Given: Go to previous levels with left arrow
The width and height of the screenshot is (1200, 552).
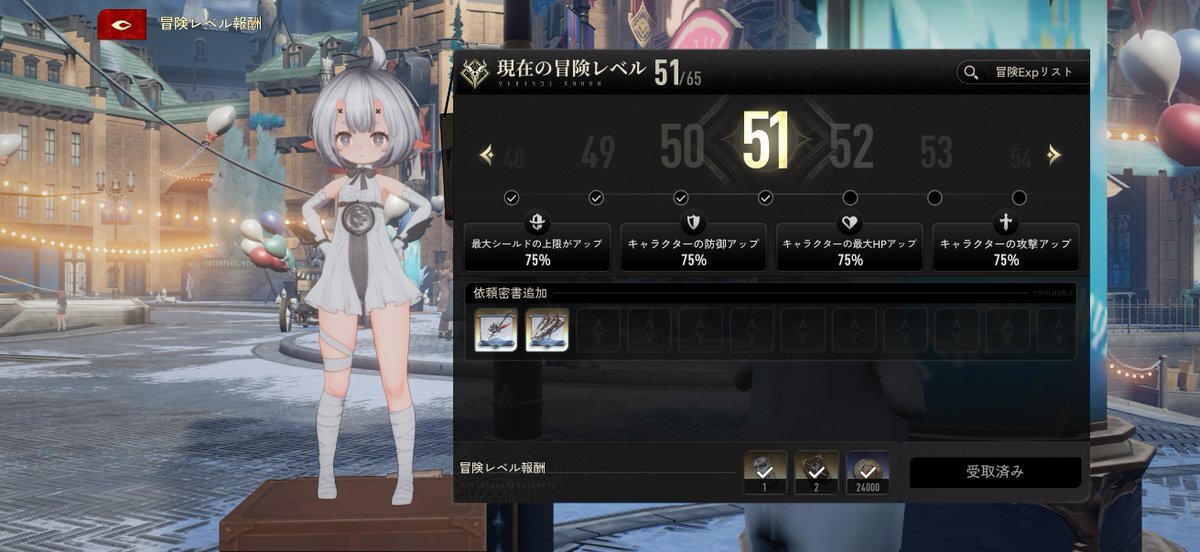Looking at the screenshot, I should [487, 154].
